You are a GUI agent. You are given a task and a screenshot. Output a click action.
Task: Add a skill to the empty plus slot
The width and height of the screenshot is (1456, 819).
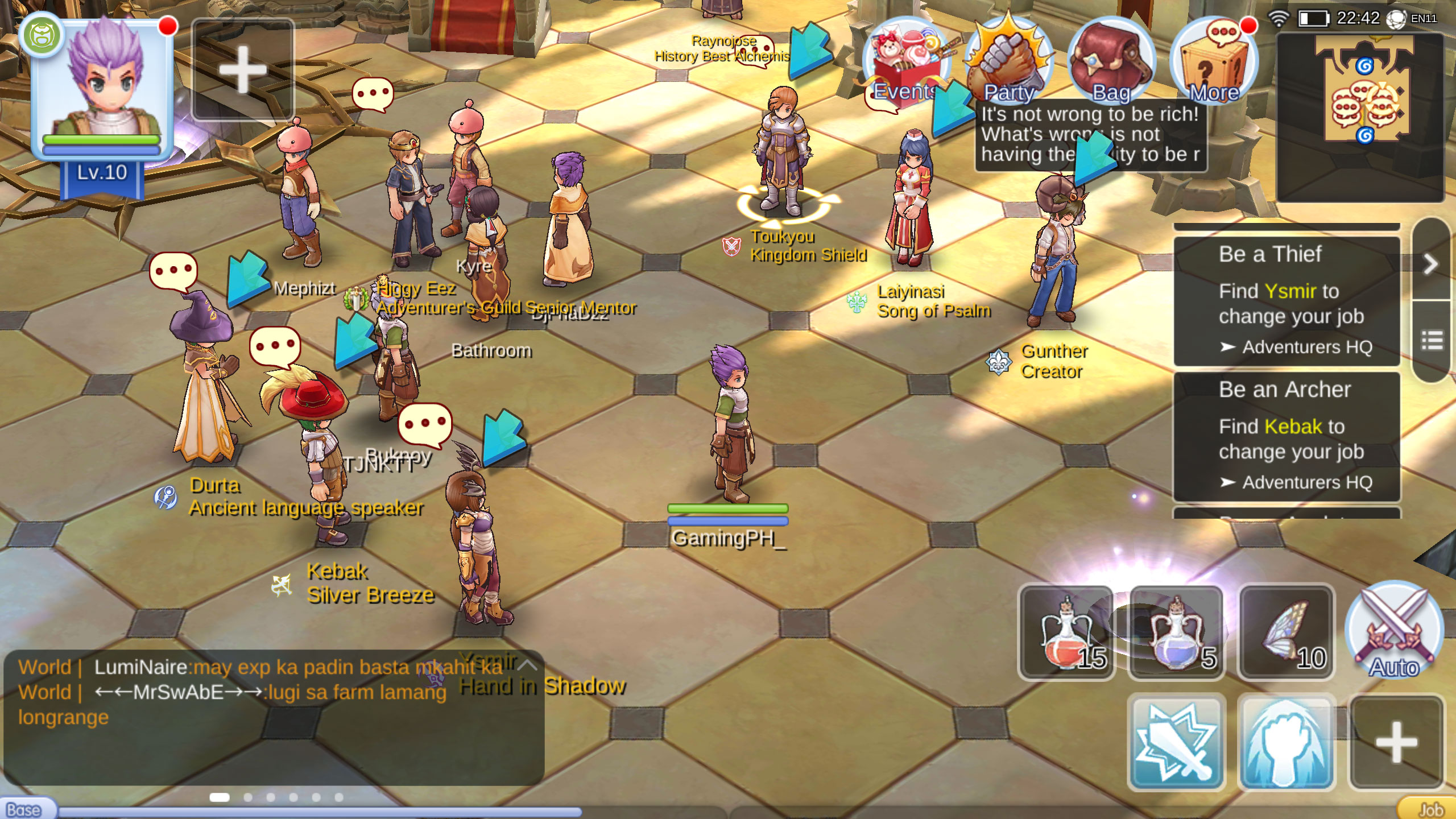point(1396,742)
